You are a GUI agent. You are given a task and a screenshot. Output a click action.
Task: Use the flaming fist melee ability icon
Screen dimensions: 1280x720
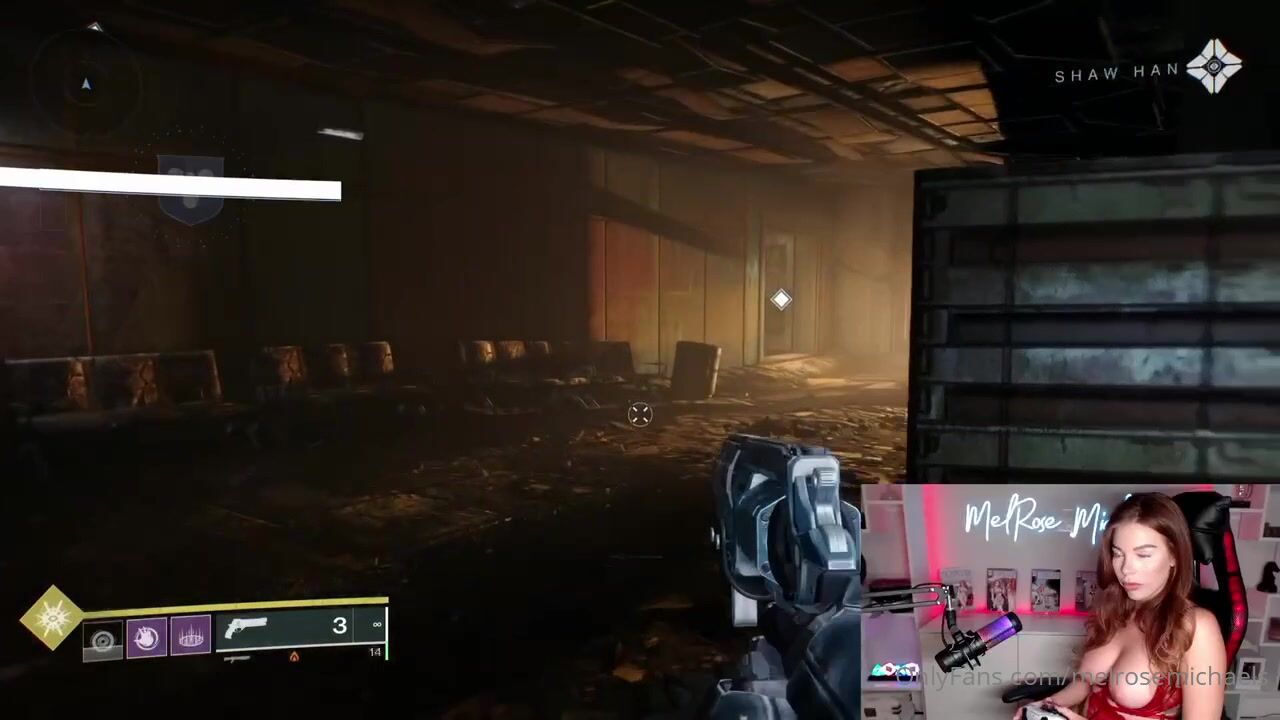point(147,638)
